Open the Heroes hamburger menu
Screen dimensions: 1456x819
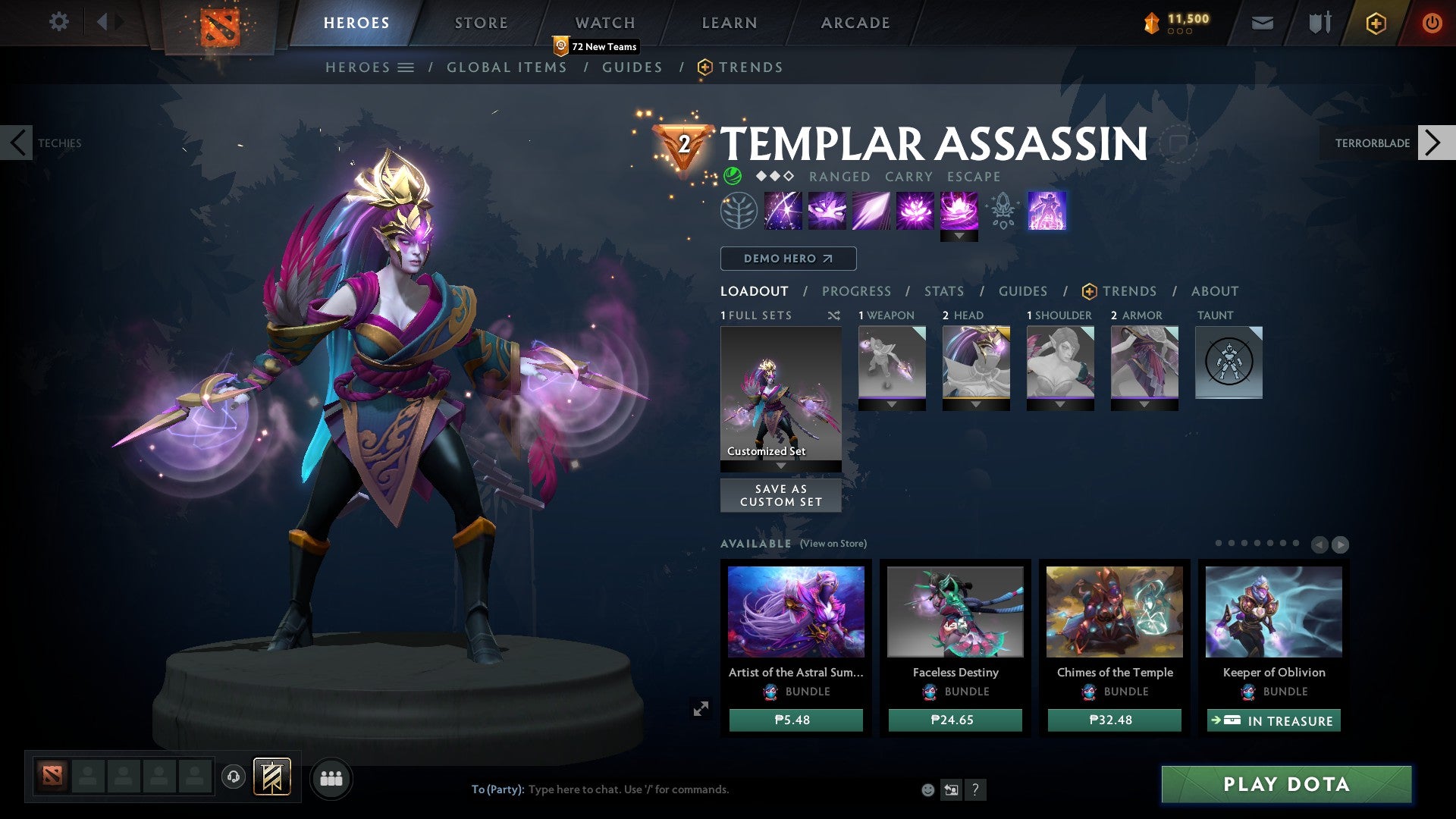(x=407, y=67)
